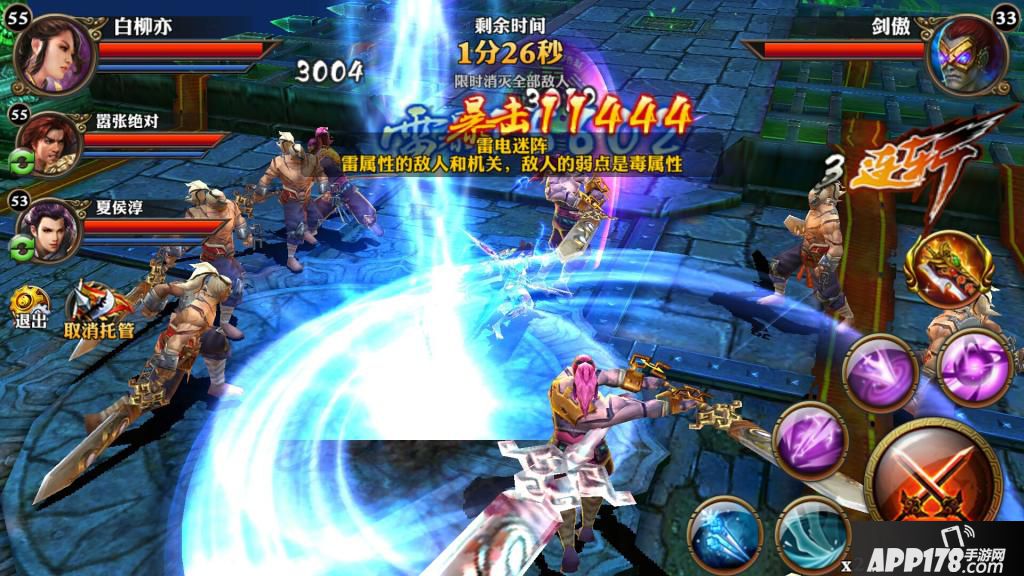Activate the golden-framed red weapon ultimate skill
The height and width of the screenshot is (576, 1024).
pyautogui.click(x=946, y=269)
